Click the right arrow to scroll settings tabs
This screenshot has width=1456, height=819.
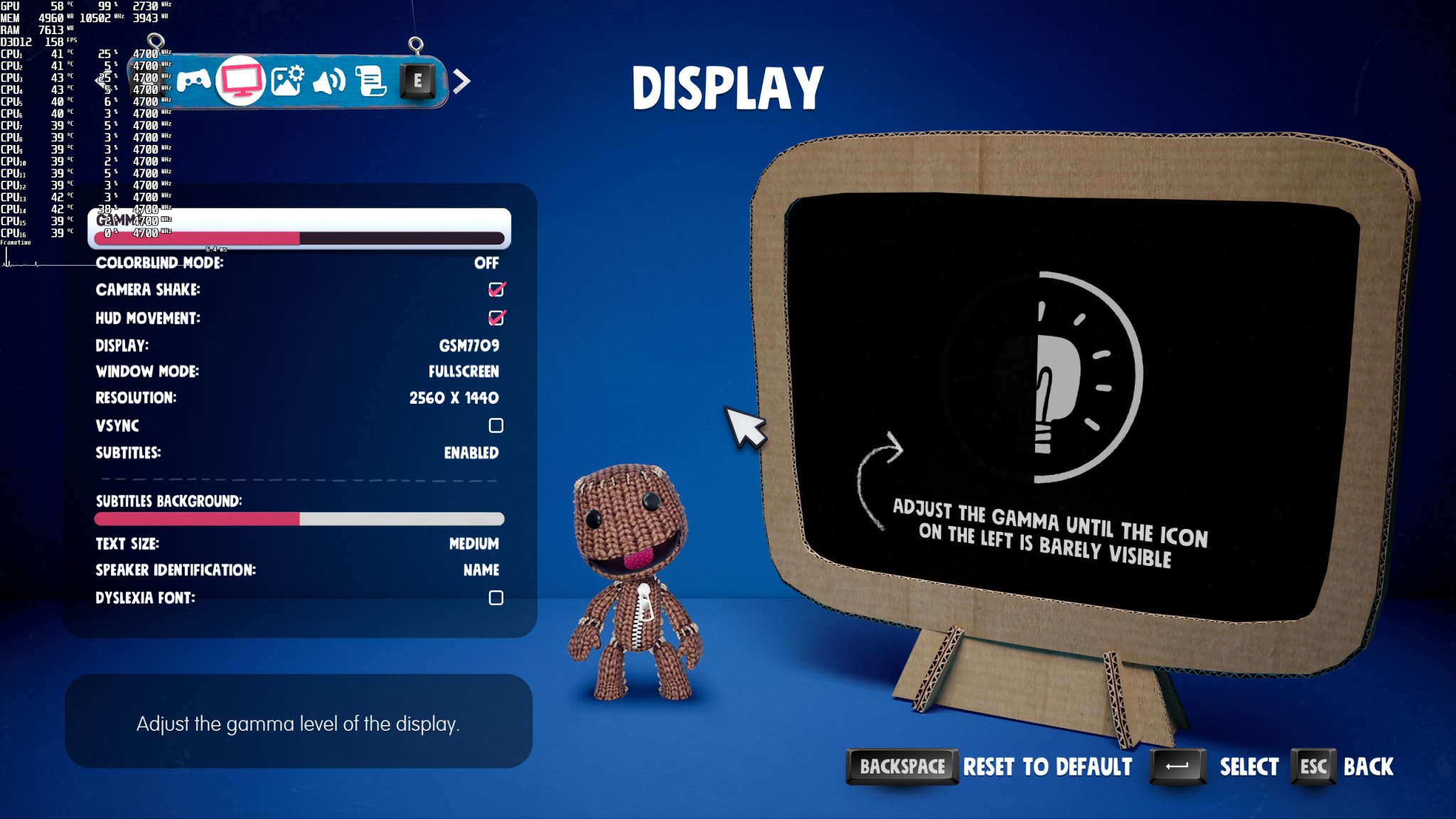[463, 80]
